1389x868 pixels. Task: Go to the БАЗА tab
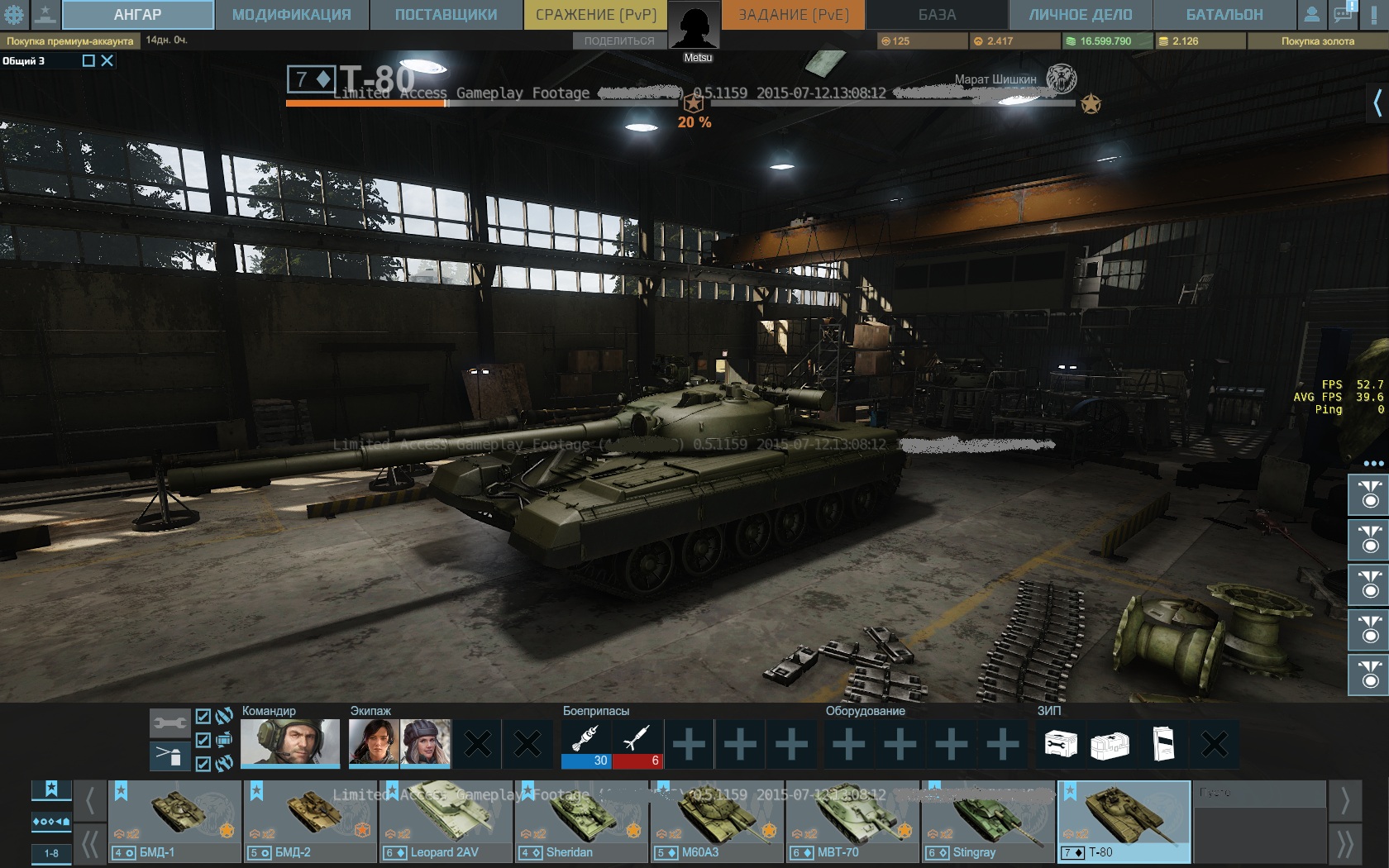[937, 15]
